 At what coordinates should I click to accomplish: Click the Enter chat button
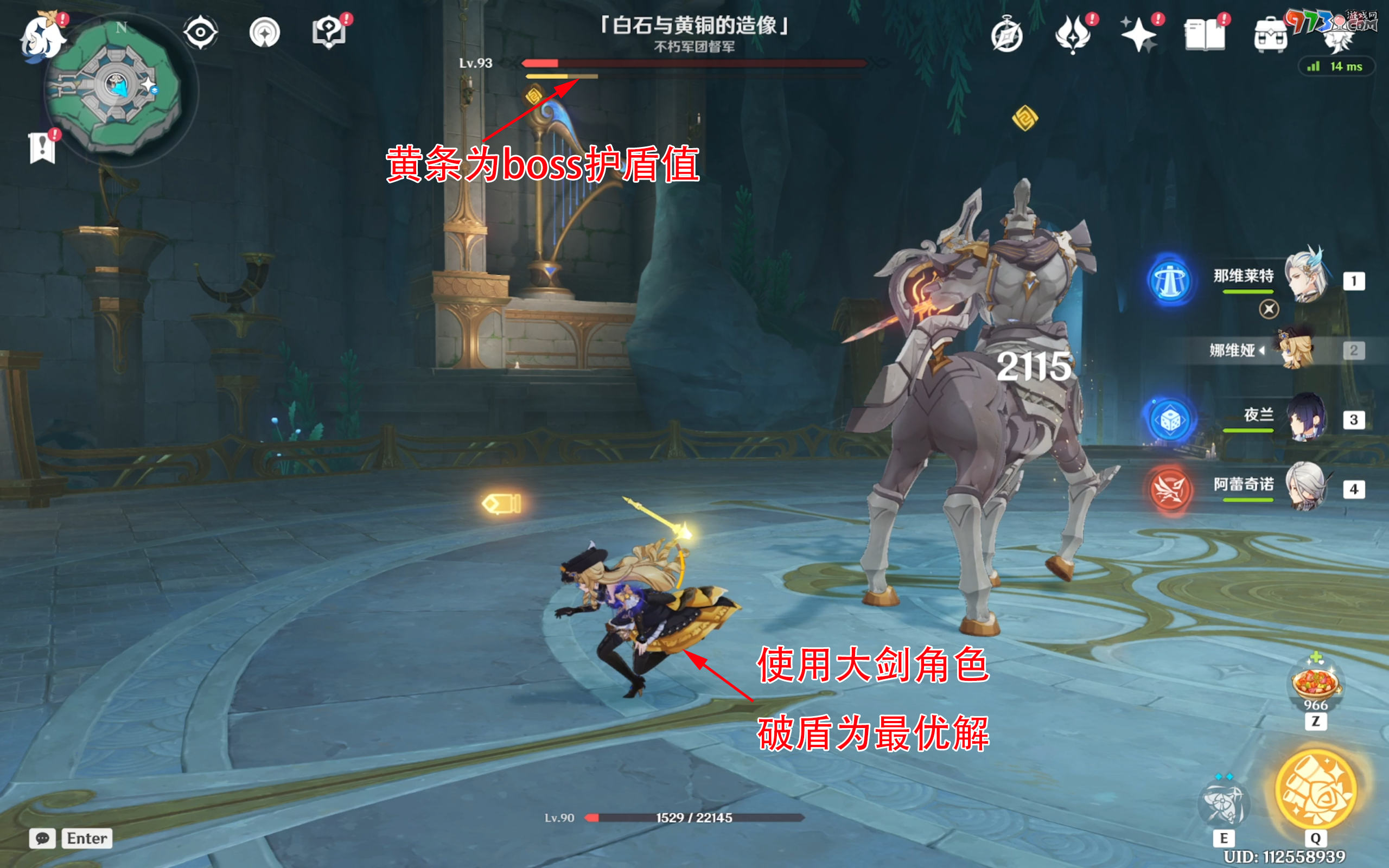pyautogui.click(x=87, y=838)
